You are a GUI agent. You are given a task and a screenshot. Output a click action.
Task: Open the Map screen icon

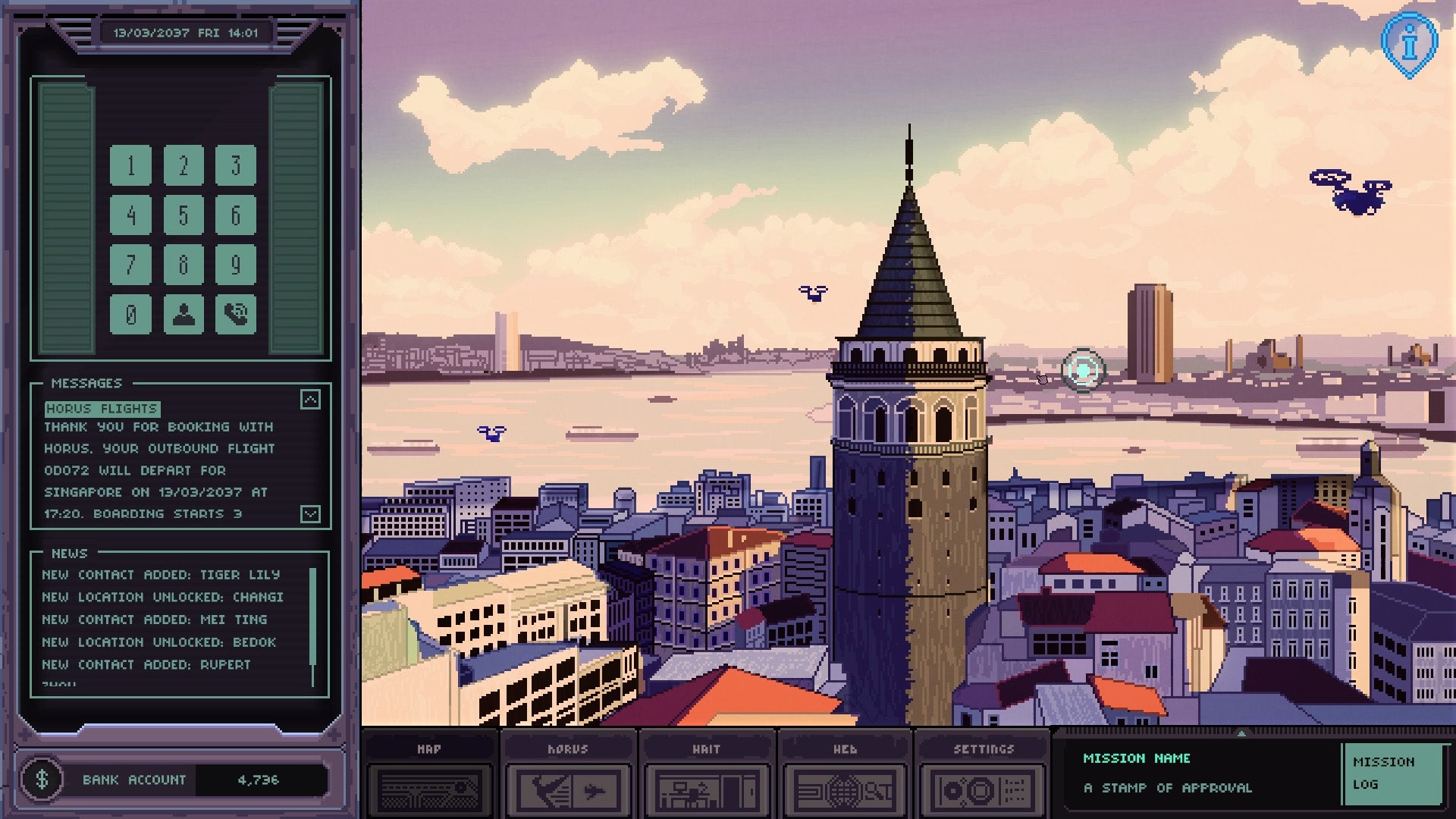428,789
